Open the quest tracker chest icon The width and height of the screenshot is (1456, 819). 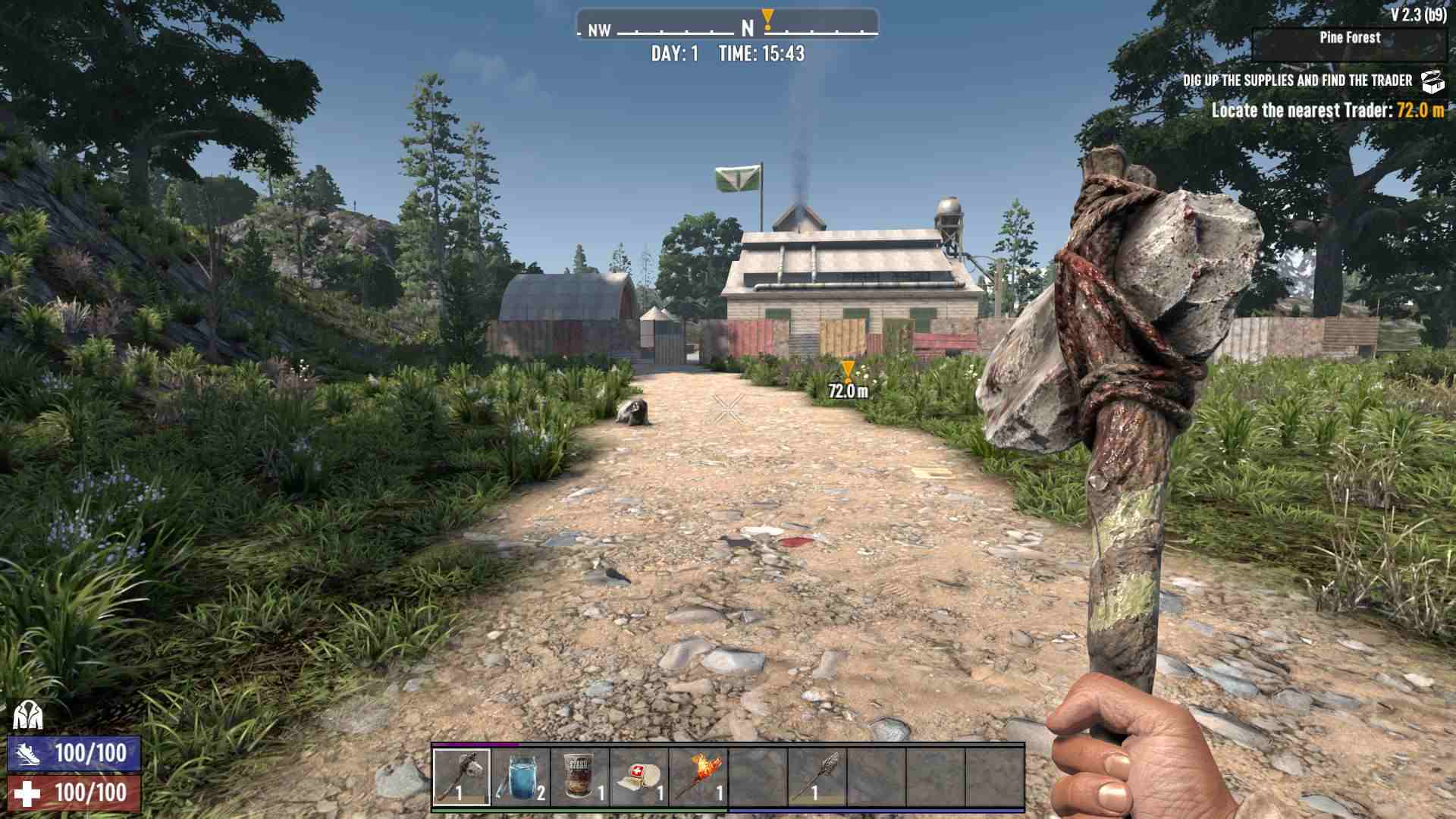[1432, 81]
